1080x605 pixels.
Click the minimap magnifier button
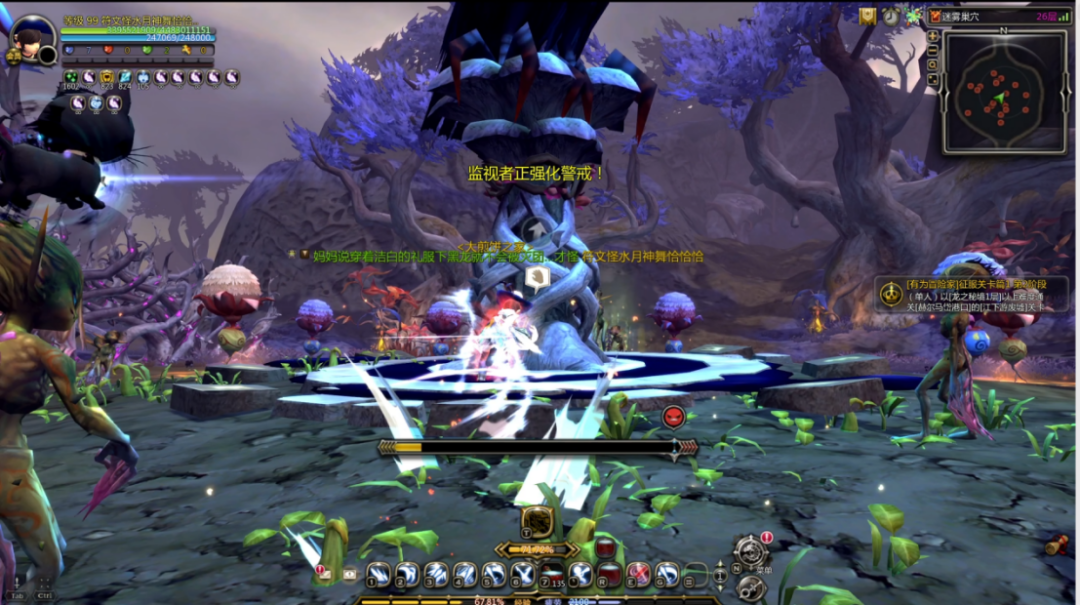[x=933, y=64]
